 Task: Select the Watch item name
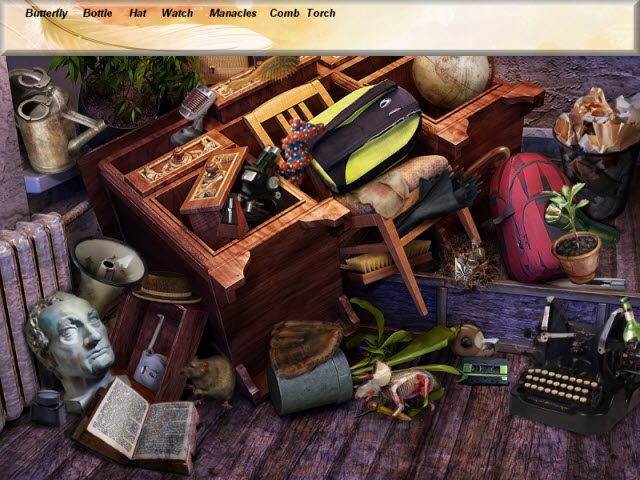pyautogui.click(x=177, y=14)
